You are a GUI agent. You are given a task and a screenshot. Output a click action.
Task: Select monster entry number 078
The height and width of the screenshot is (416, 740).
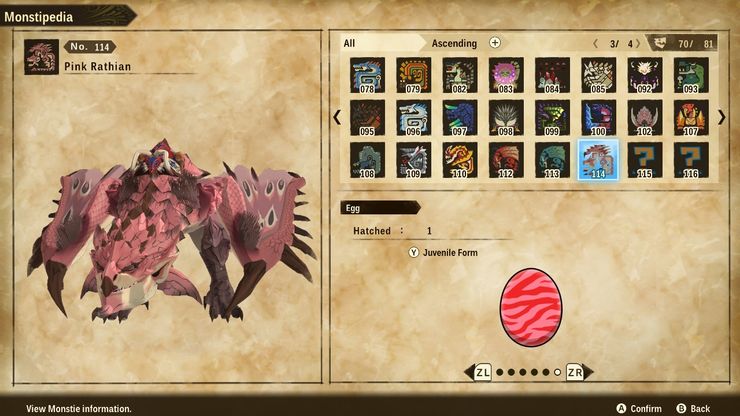pos(368,75)
